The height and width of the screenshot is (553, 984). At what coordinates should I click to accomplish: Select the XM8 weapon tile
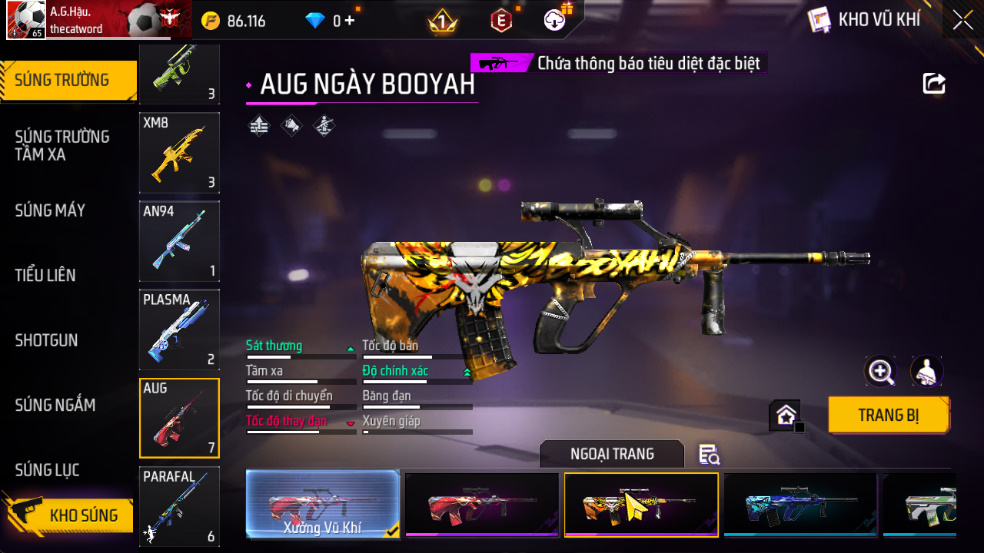pyautogui.click(x=179, y=152)
